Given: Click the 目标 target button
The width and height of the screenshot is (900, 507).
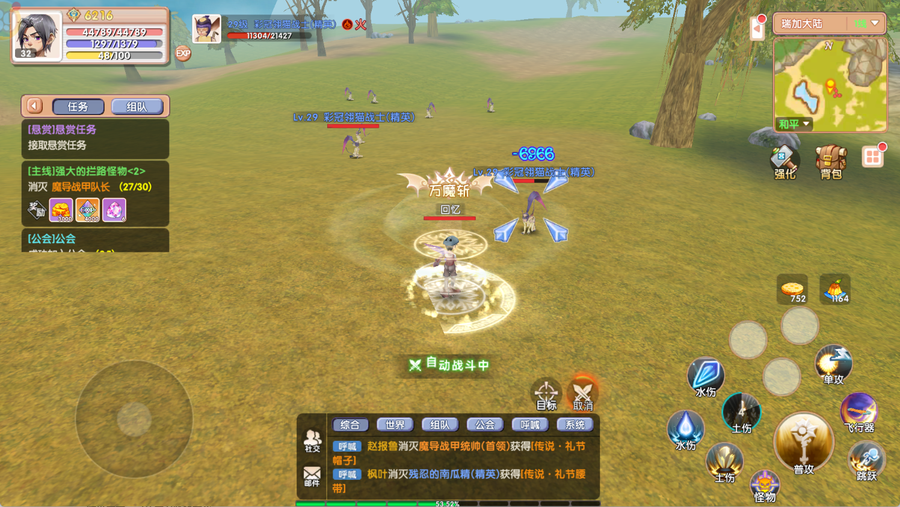Looking at the screenshot, I should pyautogui.click(x=546, y=392).
